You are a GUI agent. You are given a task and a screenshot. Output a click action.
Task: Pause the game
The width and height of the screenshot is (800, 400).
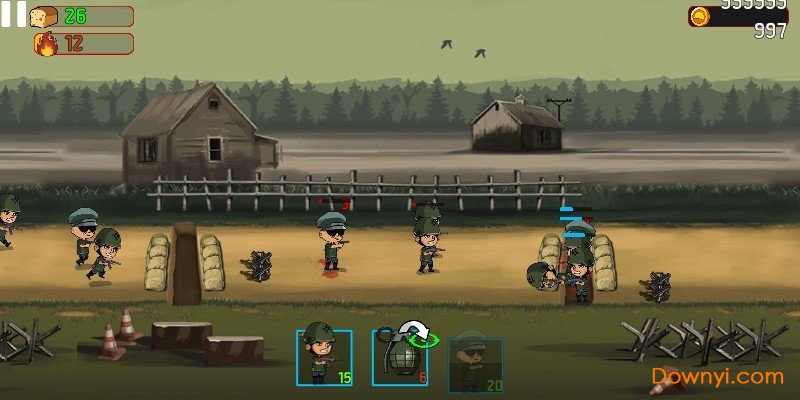tap(13, 14)
